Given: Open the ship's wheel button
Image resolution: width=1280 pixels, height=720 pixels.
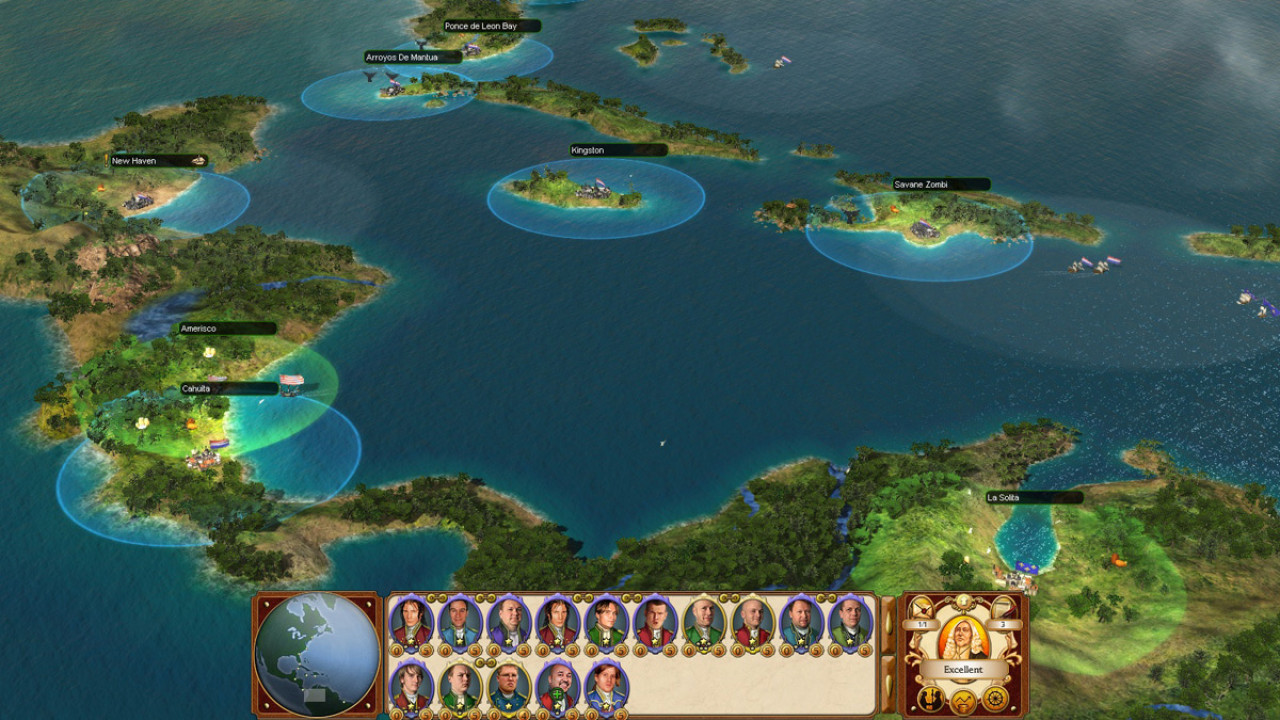Looking at the screenshot, I should [995, 698].
